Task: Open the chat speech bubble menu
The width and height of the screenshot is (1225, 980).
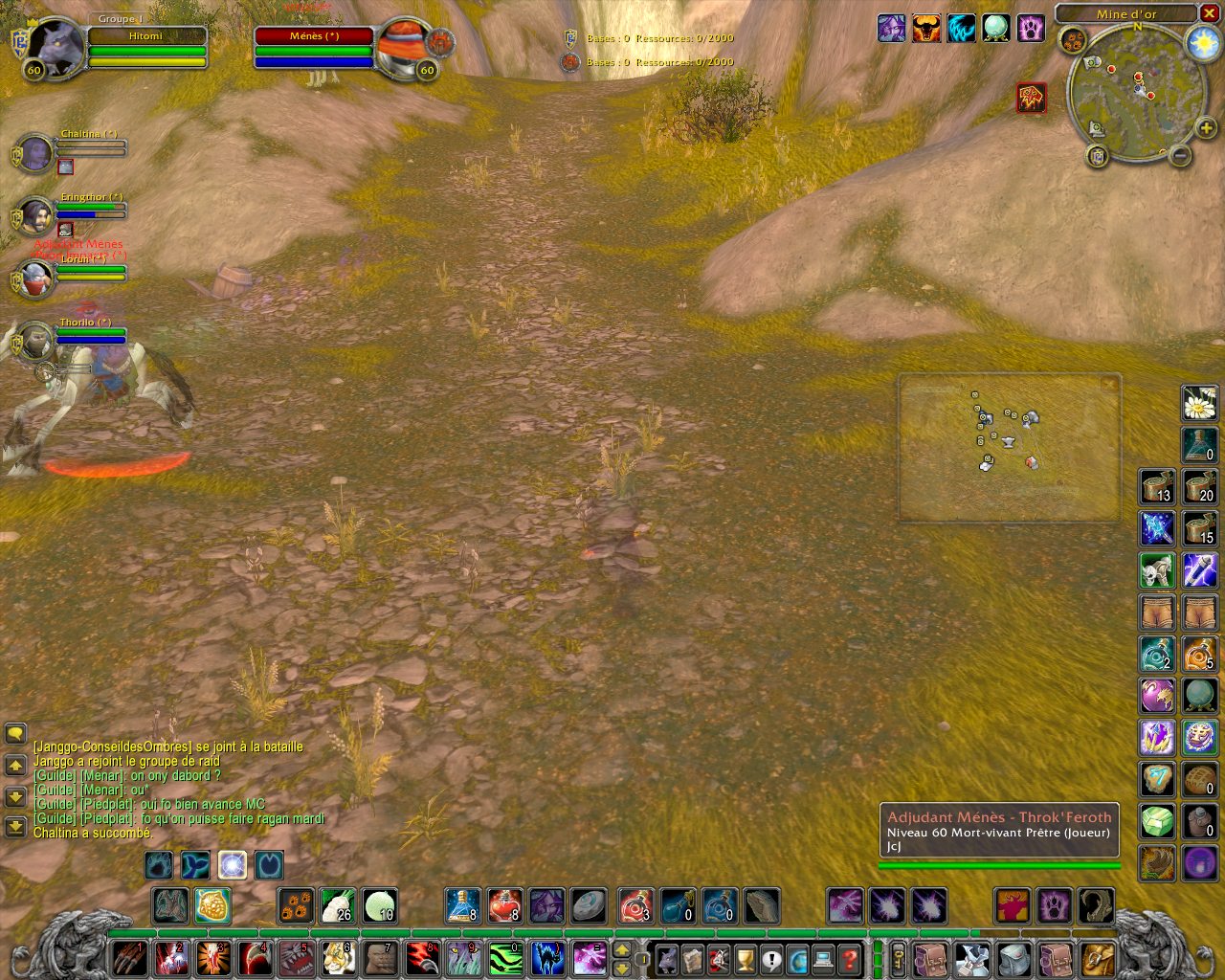Action: pos(15,733)
